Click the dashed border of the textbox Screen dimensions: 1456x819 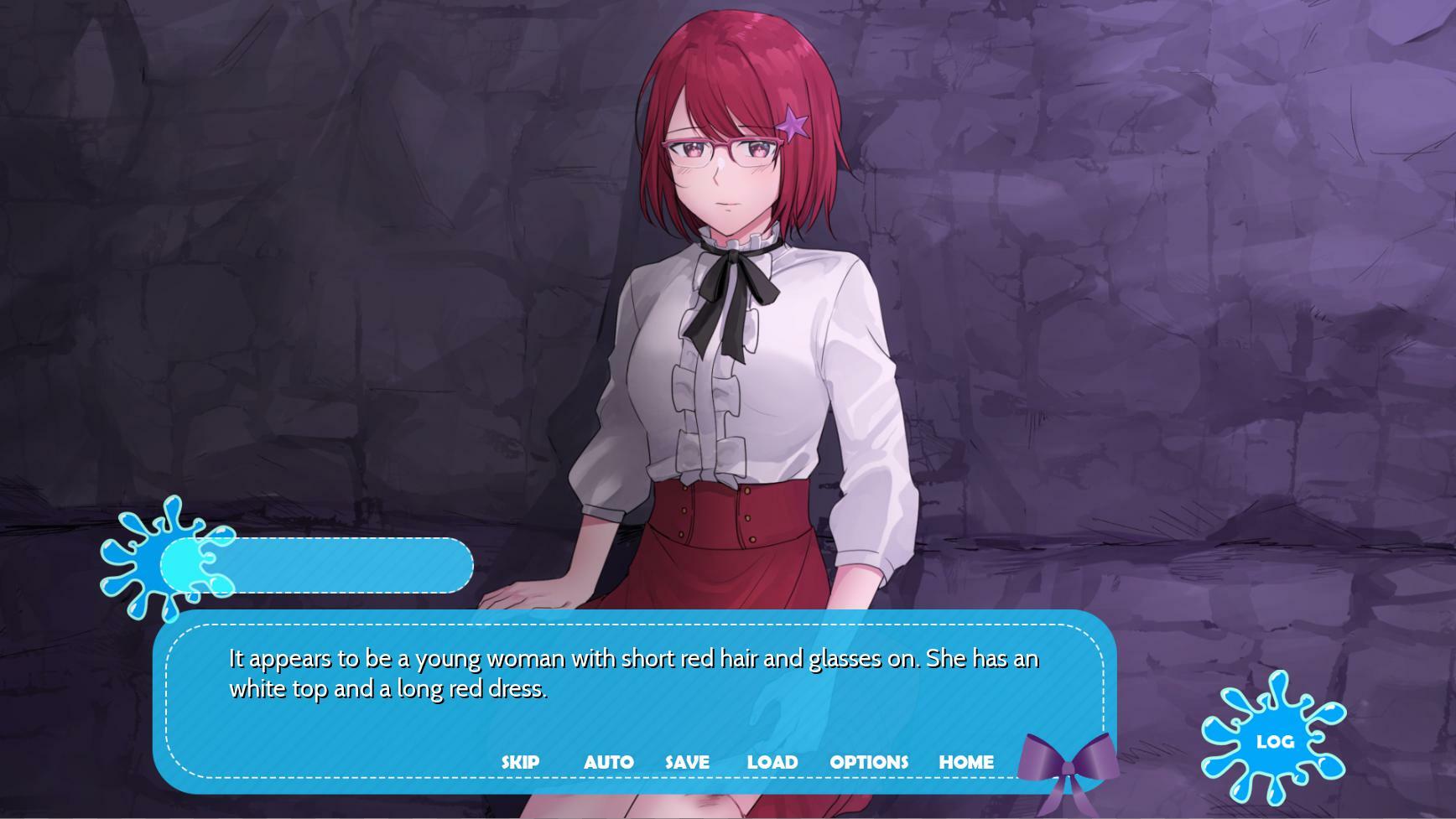click(637, 625)
